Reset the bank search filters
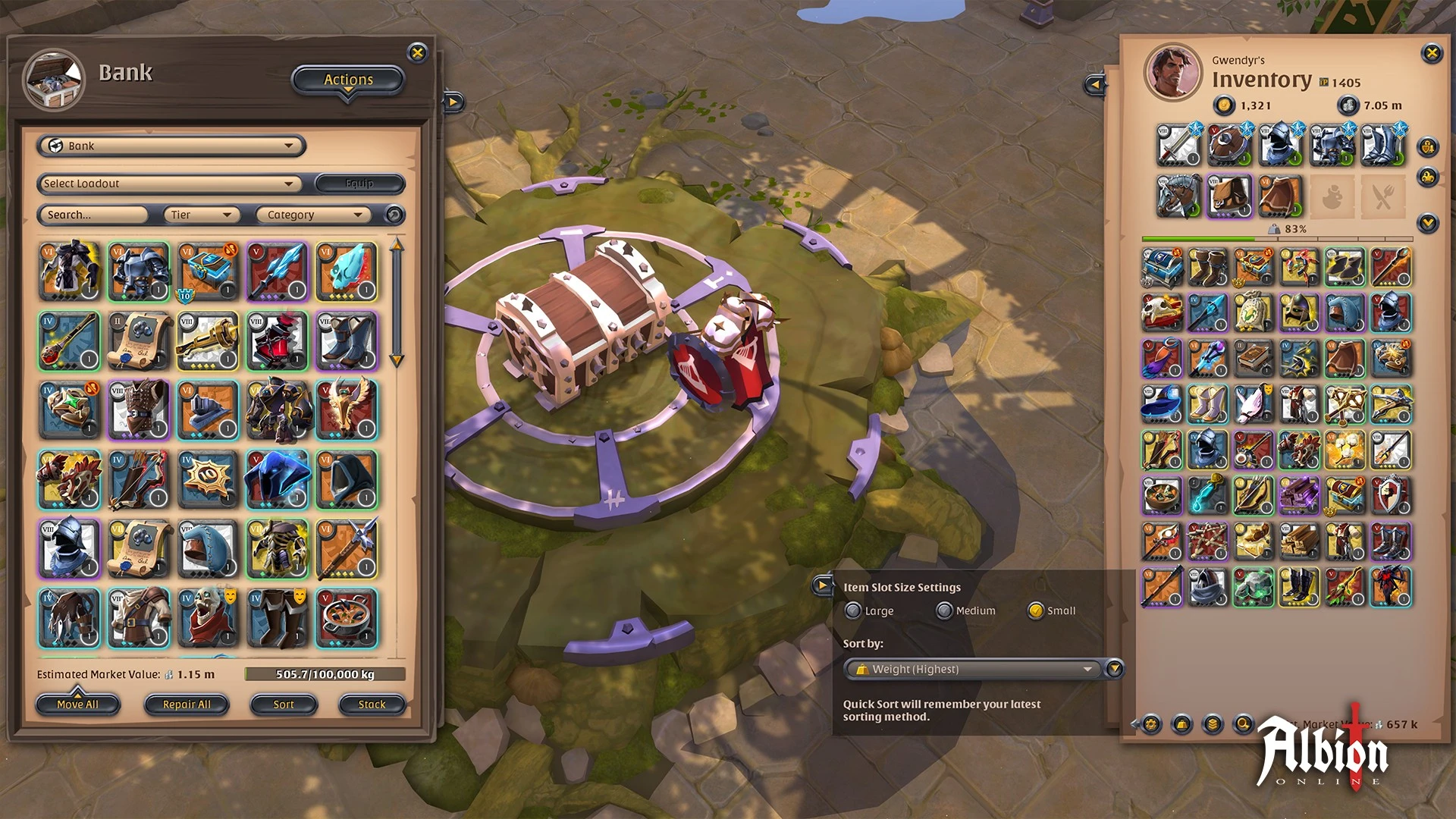This screenshot has height=819, width=1456. [394, 215]
